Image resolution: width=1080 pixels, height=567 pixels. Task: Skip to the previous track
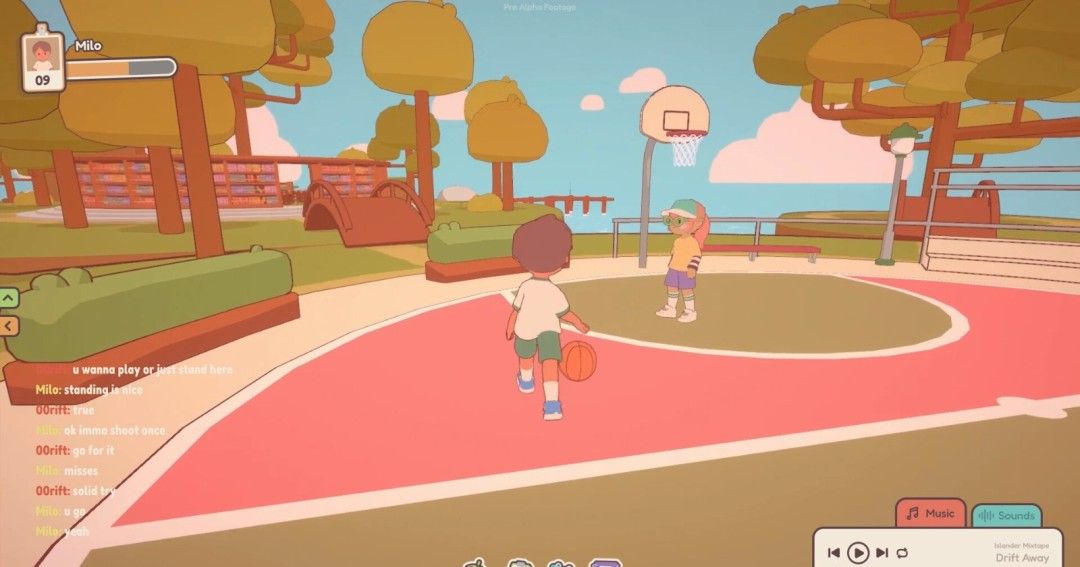833,552
